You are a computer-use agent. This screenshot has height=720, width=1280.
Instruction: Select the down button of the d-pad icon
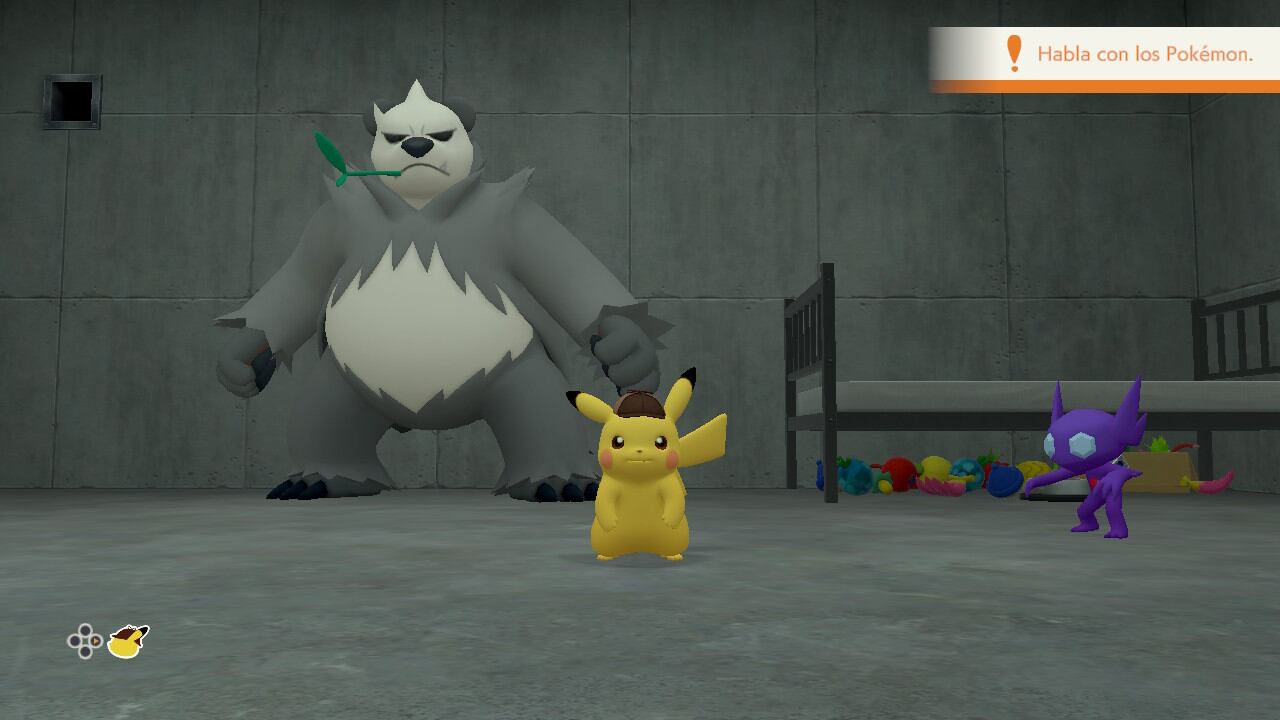(85, 652)
